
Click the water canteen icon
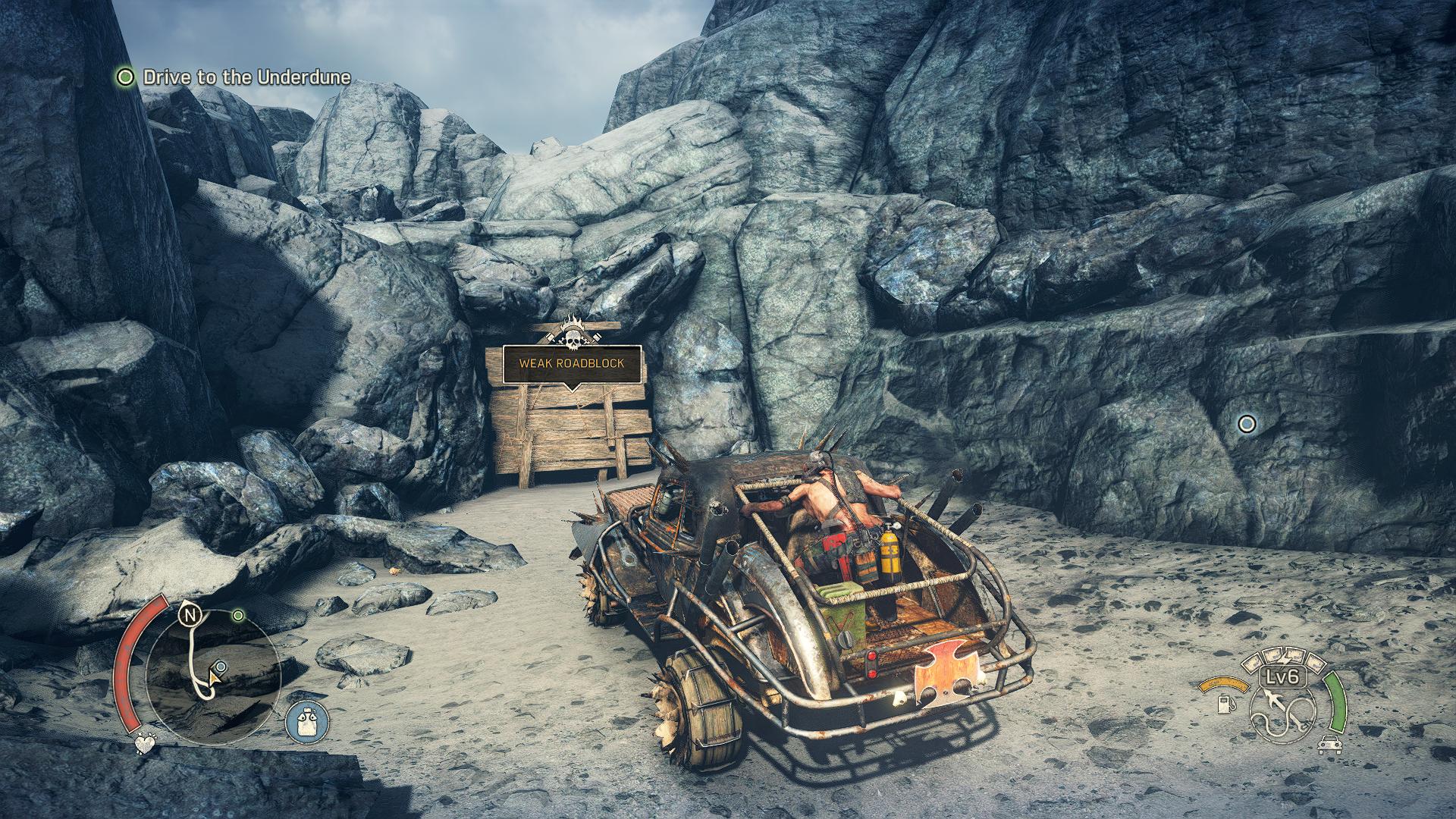pyautogui.click(x=307, y=721)
